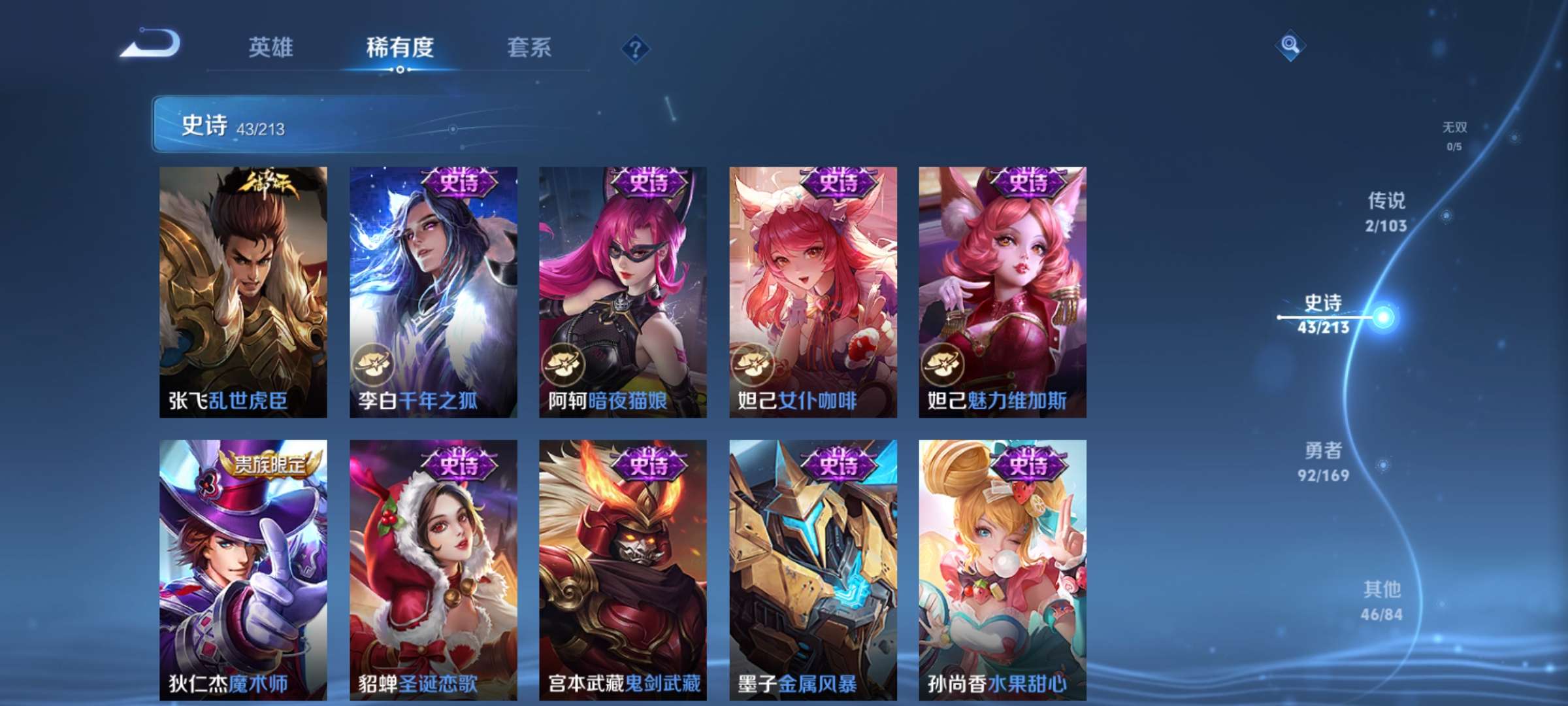Switch to the 英雄 tab
Image resolution: width=1568 pixels, height=706 pixels.
272,47
